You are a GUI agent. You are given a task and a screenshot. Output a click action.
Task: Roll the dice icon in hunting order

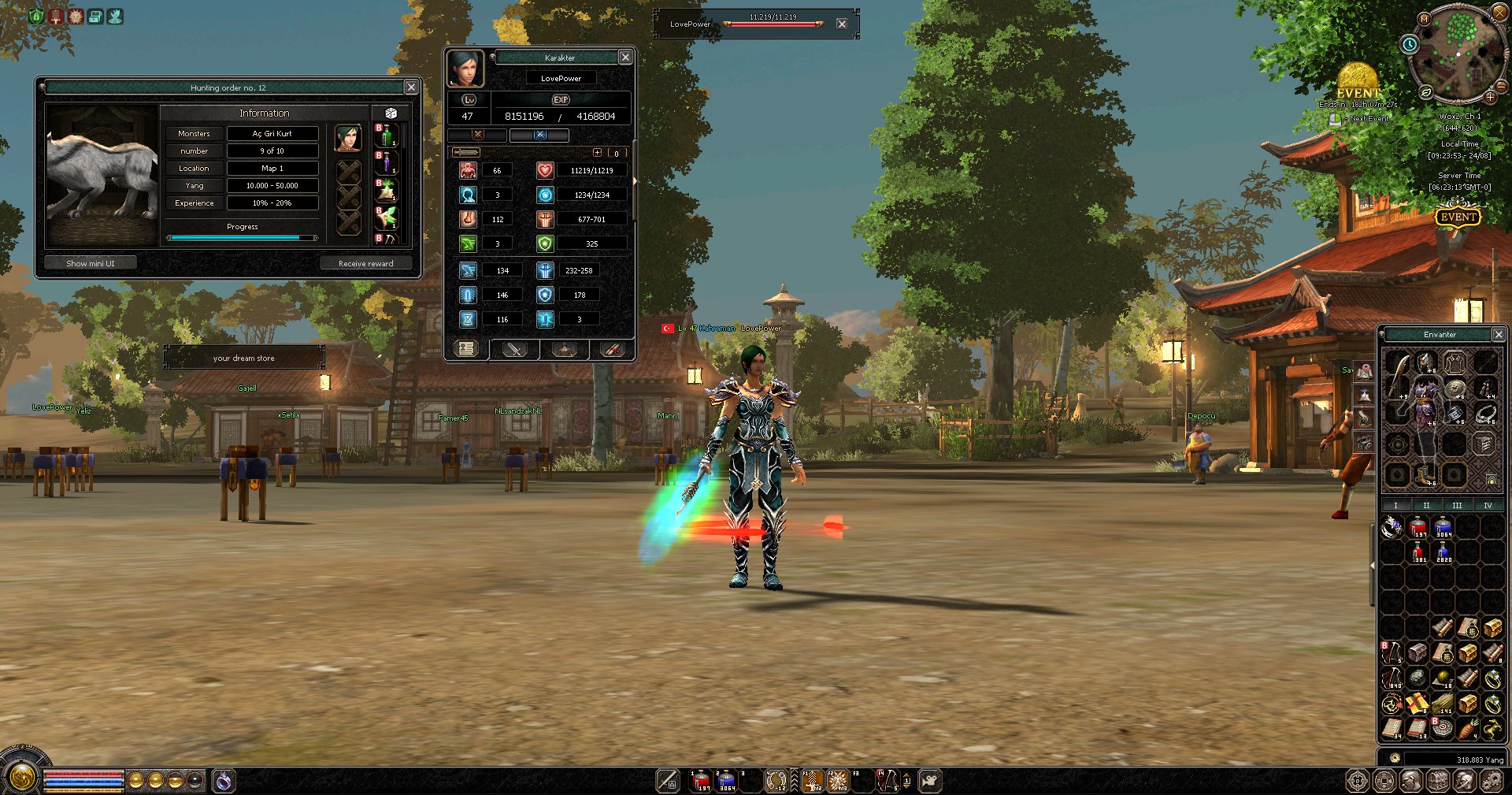(391, 113)
